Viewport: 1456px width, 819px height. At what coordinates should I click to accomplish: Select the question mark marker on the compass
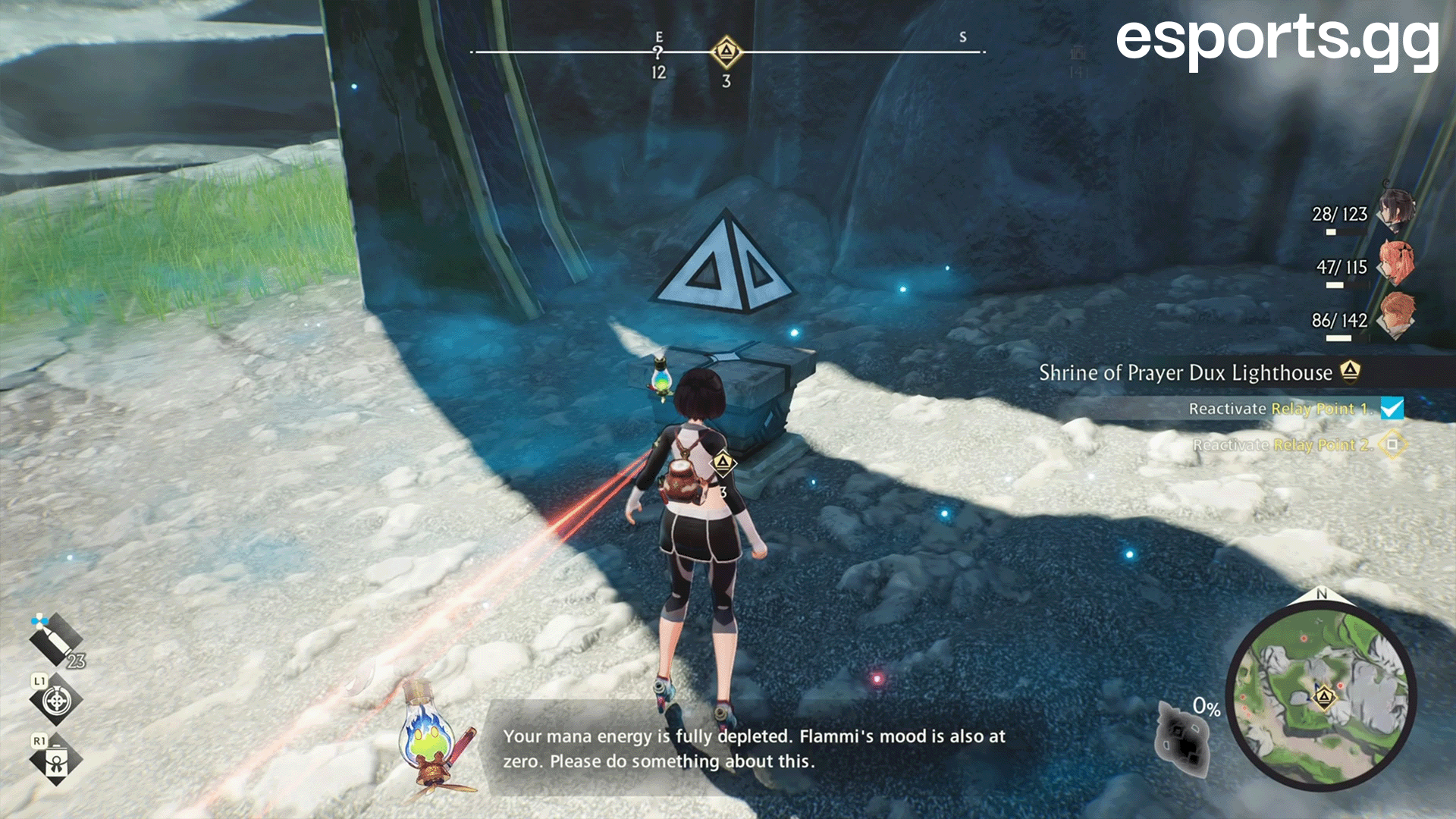(x=658, y=53)
